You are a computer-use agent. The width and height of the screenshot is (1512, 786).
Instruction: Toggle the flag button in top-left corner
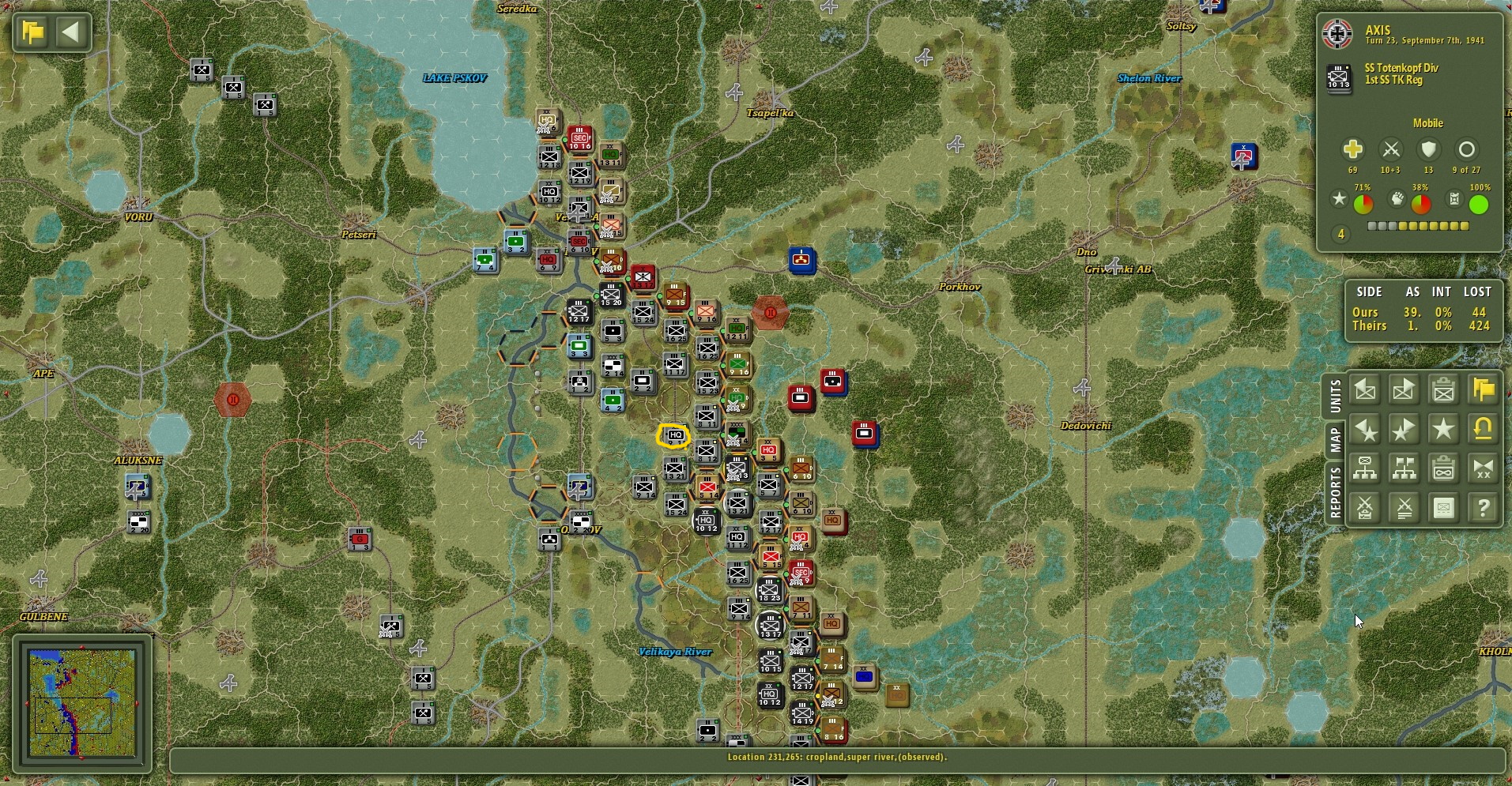tap(30, 32)
